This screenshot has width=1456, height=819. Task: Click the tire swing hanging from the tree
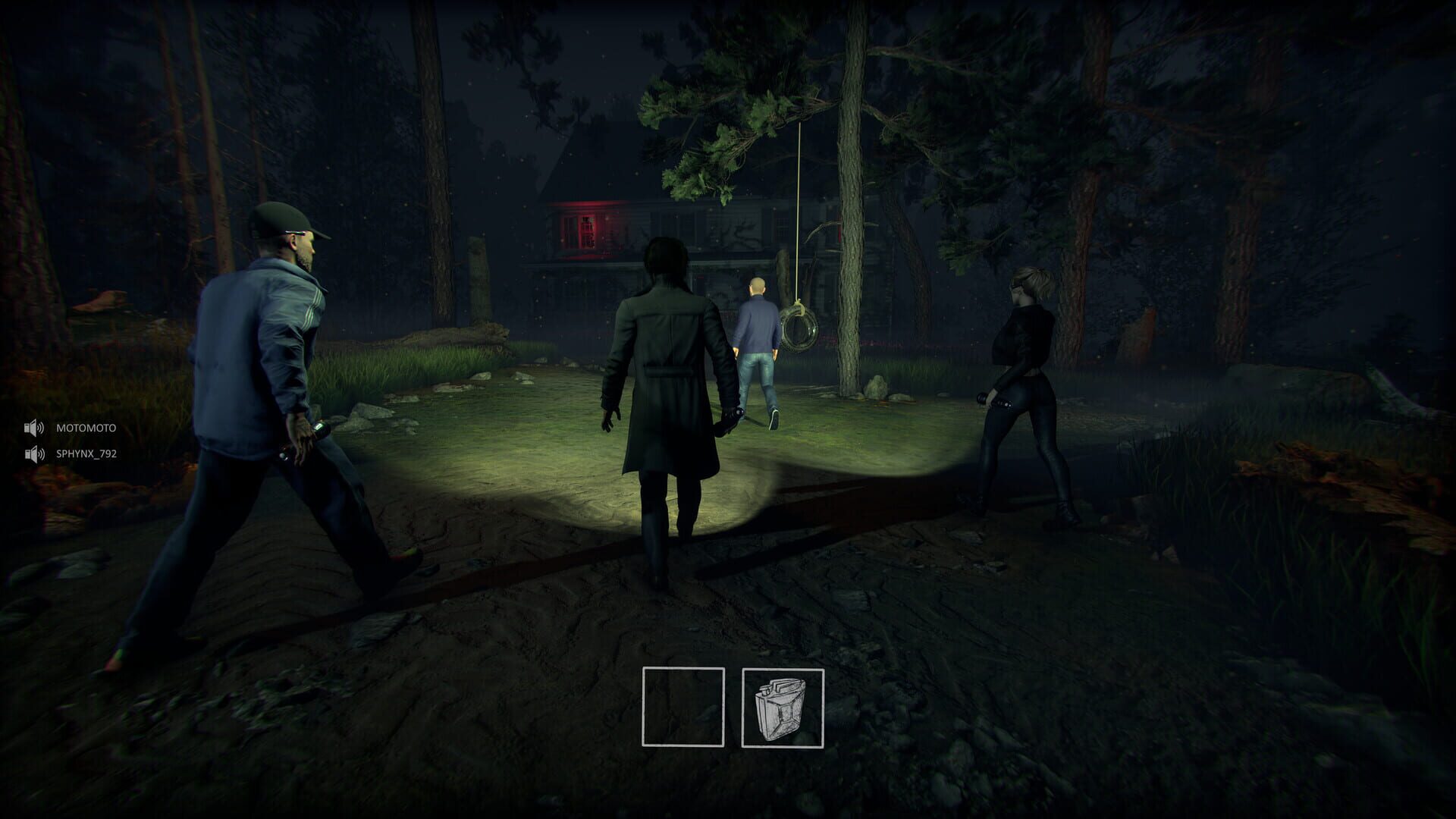pyautogui.click(x=799, y=330)
